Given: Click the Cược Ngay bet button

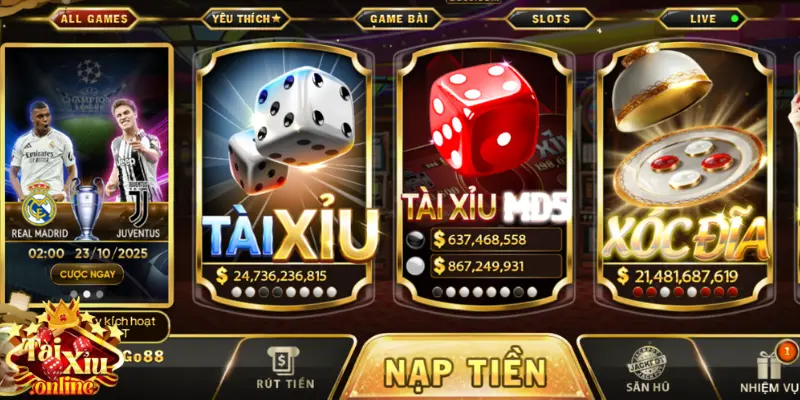Looking at the screenshot, I should (x=86, y=273).
